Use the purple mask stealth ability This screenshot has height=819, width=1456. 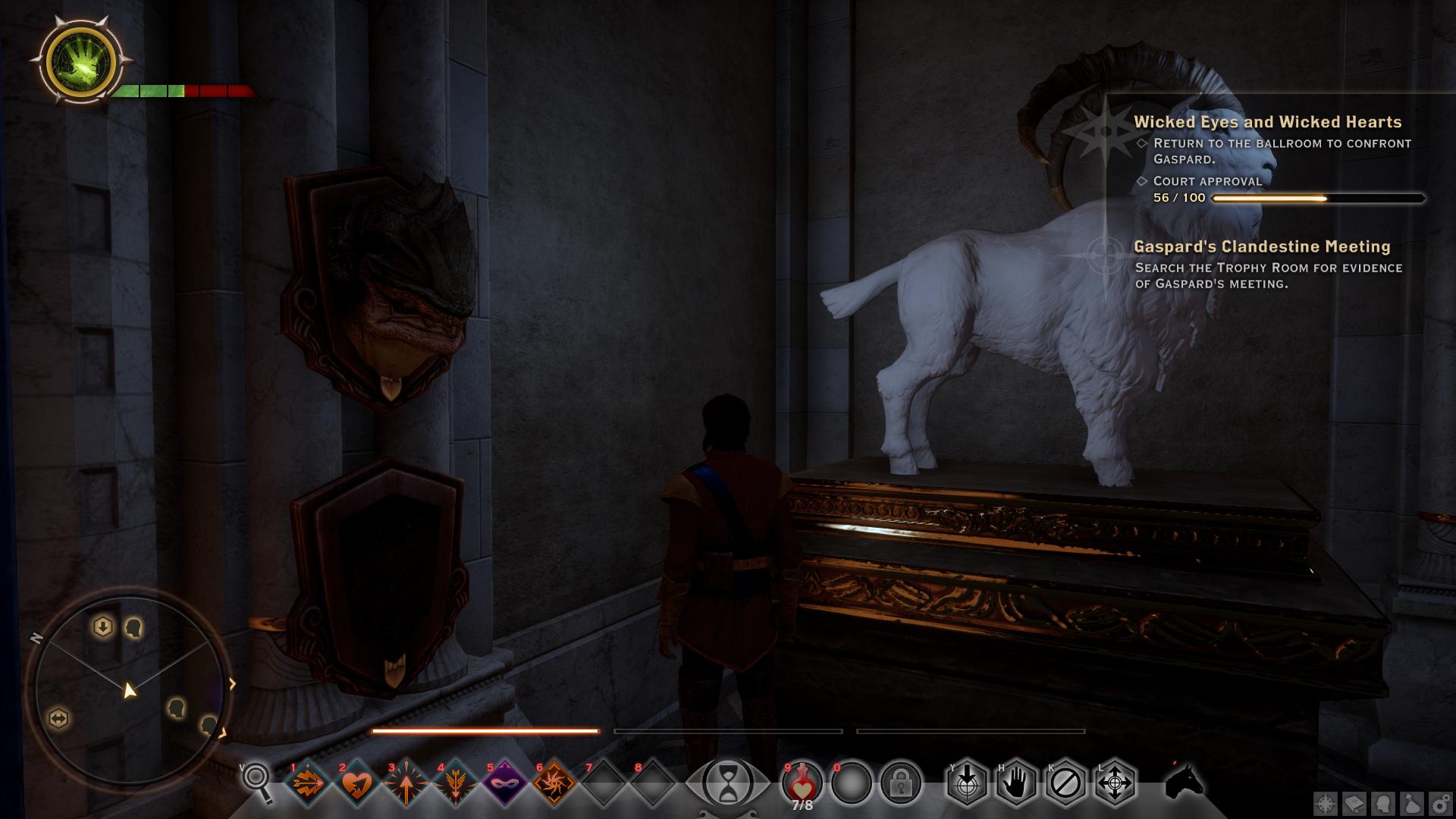pos(505,783)
